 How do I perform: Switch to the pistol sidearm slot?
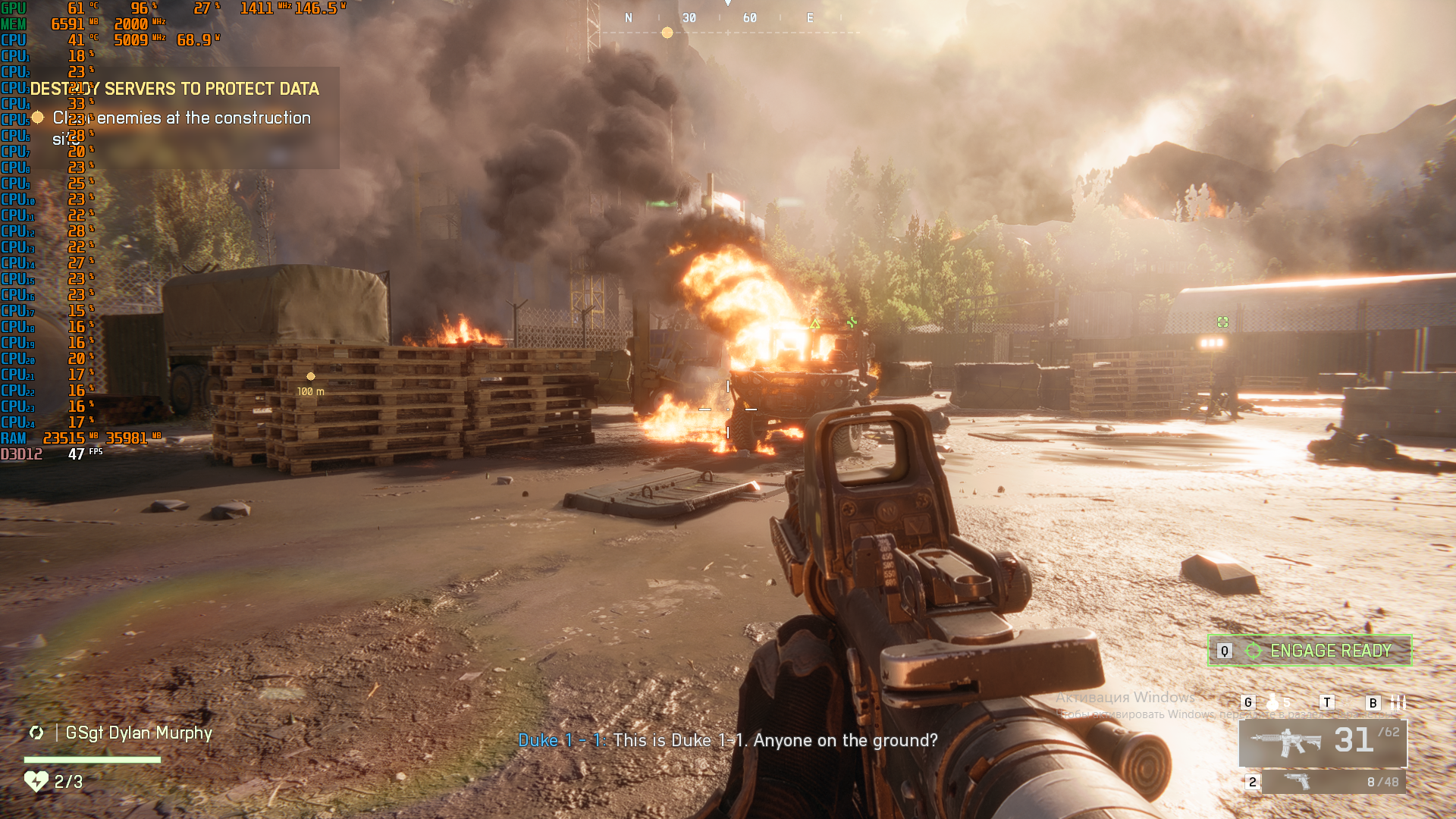[1332, 782]
